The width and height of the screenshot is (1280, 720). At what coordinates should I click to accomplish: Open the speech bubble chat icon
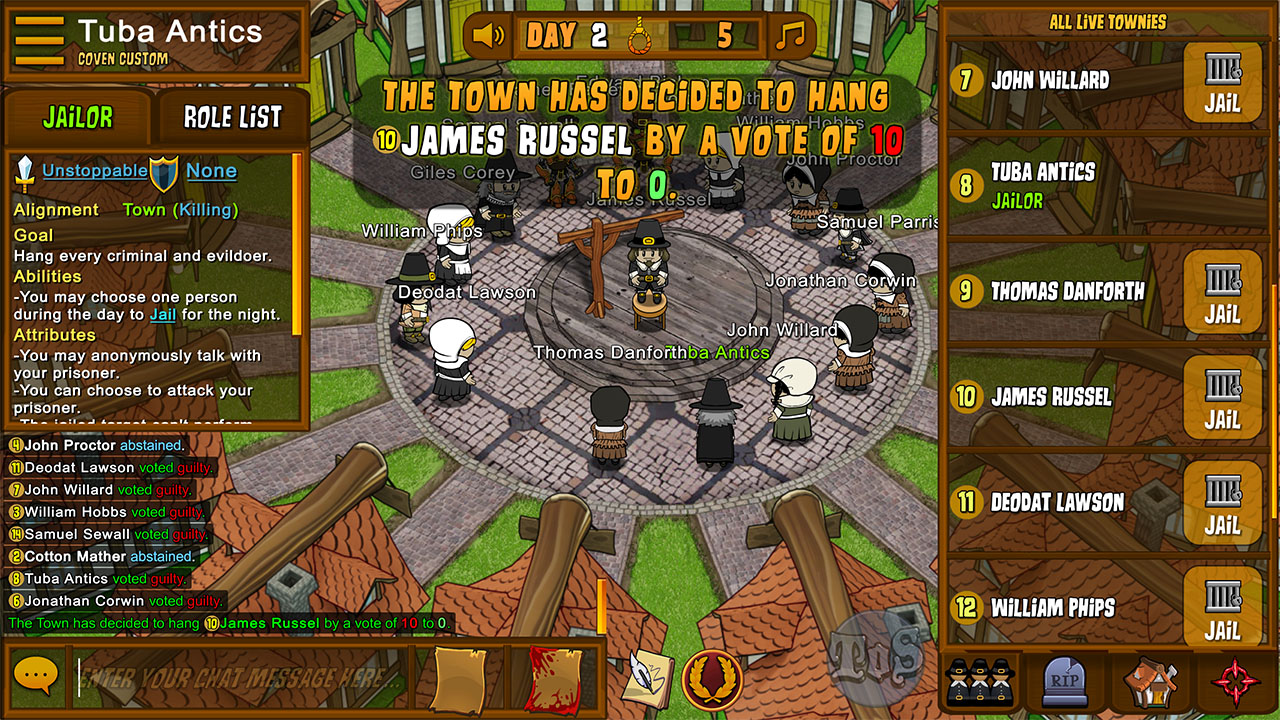pos(36,677)
